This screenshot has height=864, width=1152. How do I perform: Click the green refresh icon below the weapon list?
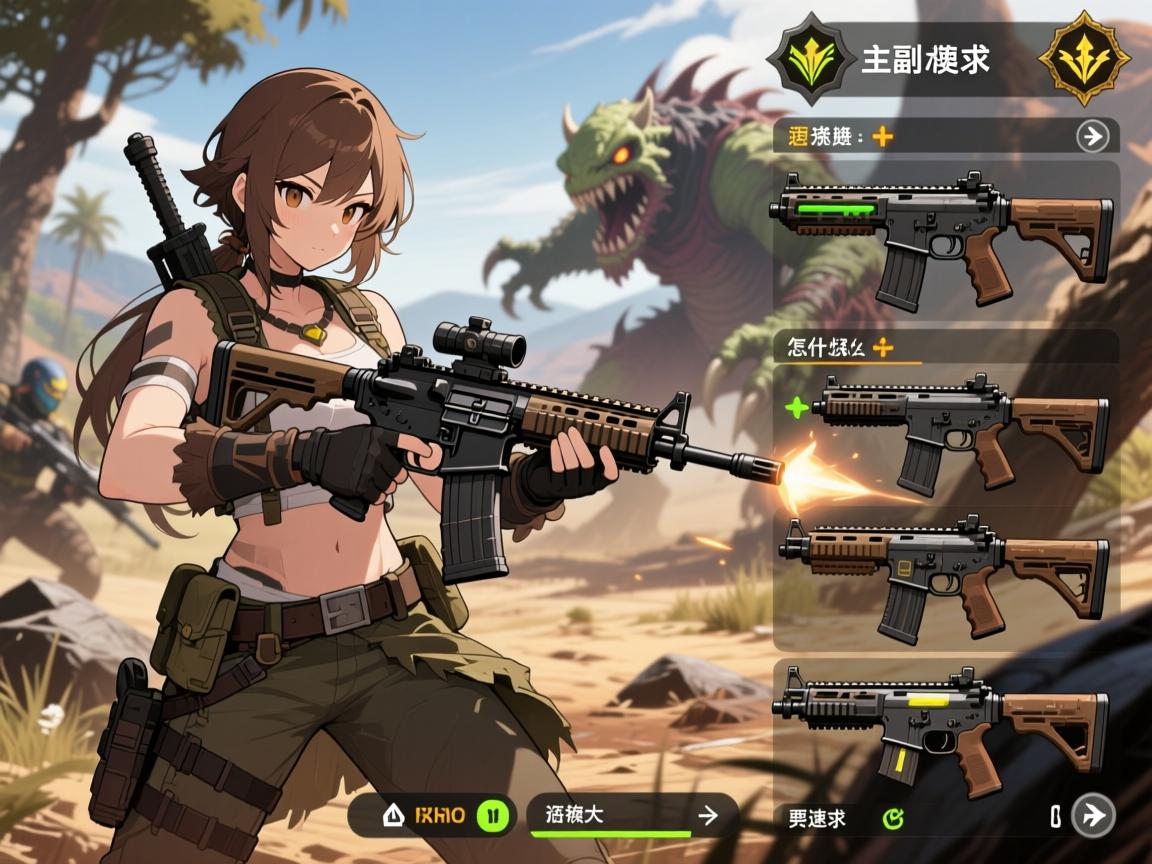click(x=893, y=818)
